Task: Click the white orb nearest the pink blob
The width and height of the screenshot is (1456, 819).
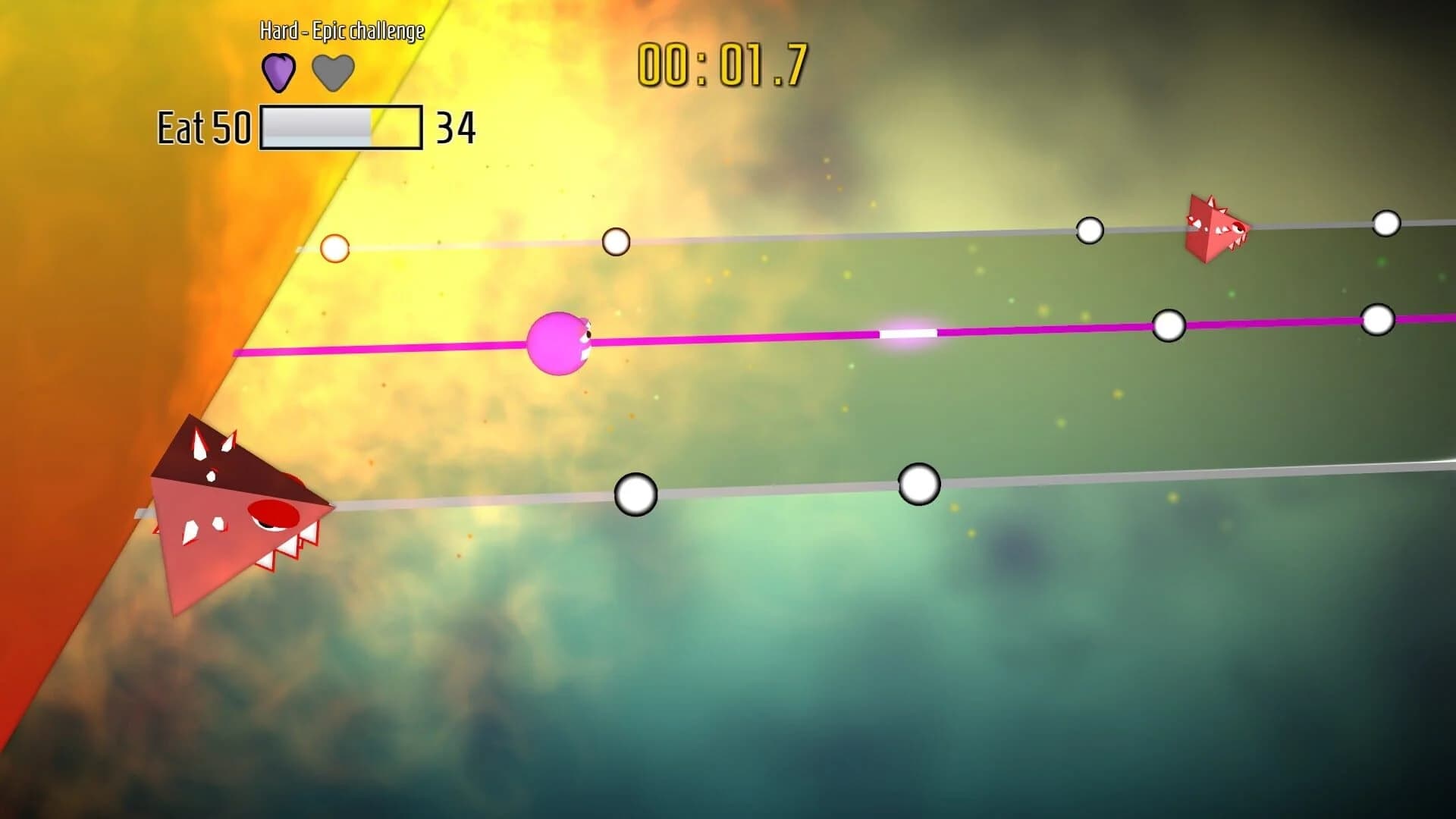Action: click(x=617, y=243)
